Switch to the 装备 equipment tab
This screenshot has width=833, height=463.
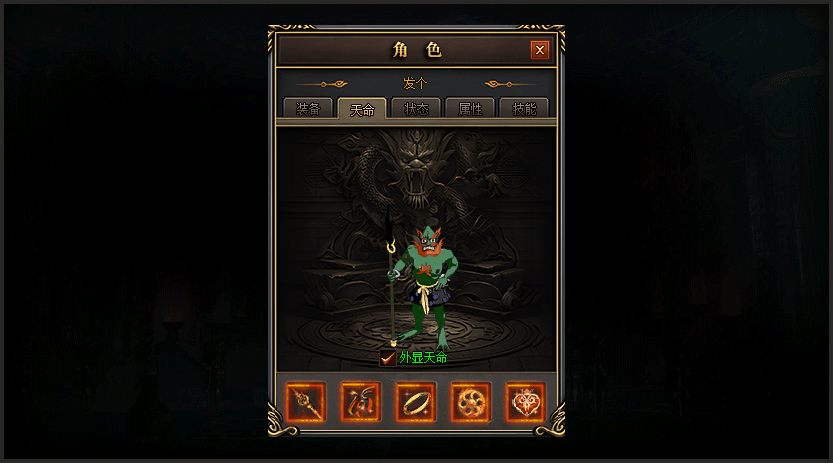click(x=307, y=109)
